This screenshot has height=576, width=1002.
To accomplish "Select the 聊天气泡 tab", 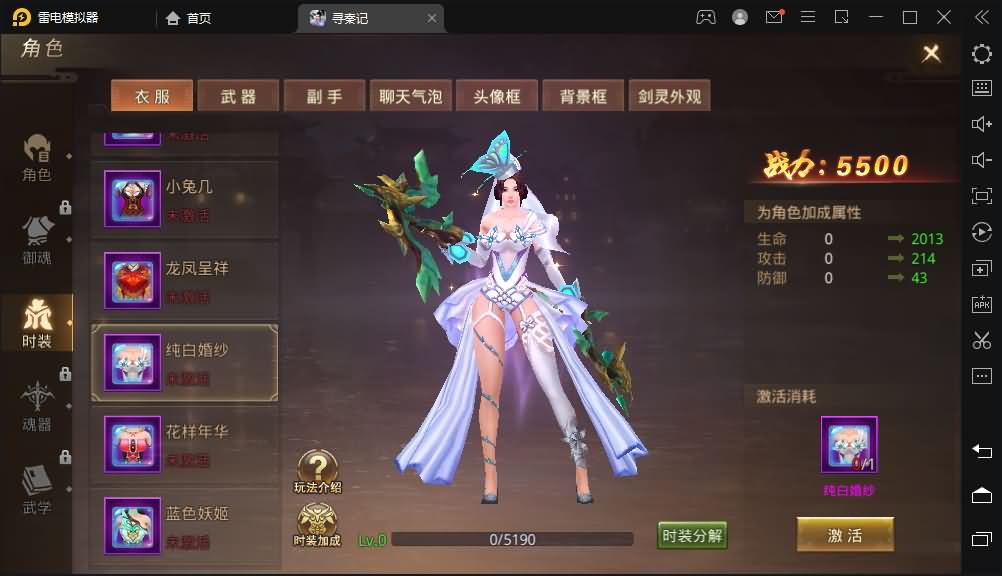I will [410, 96].
